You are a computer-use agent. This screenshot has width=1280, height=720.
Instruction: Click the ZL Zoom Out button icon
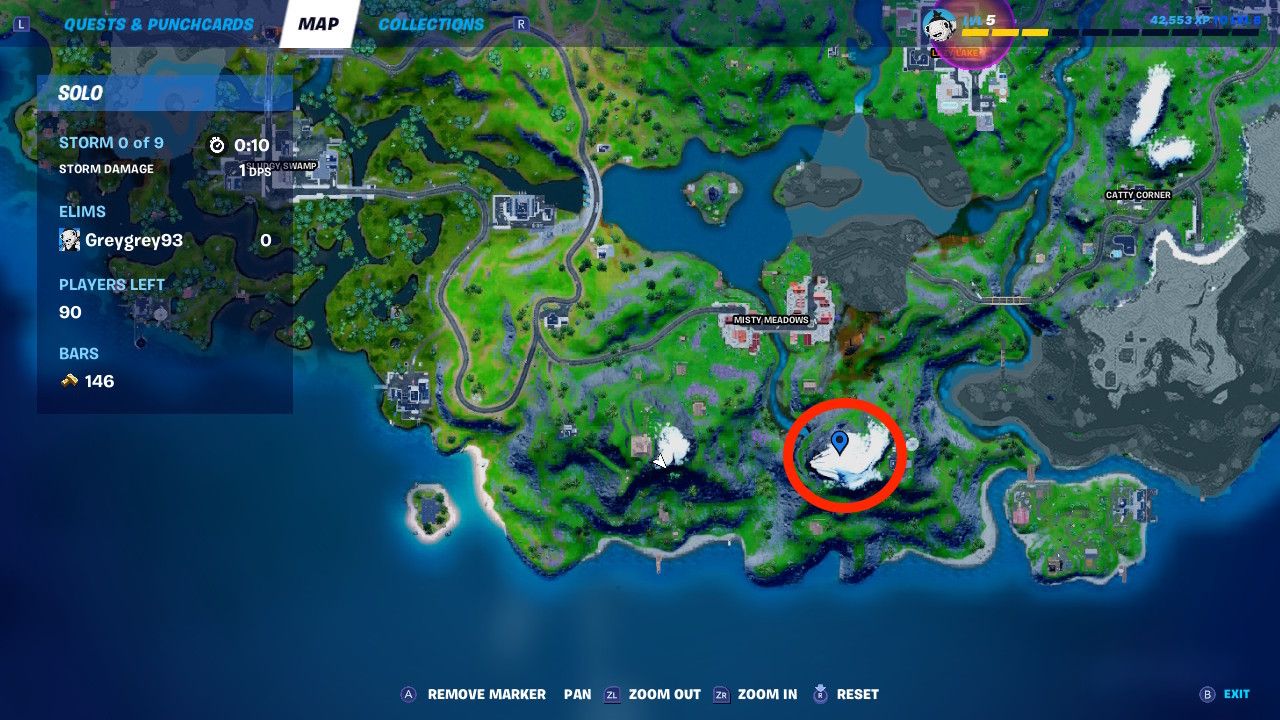(x=614, y=694)
